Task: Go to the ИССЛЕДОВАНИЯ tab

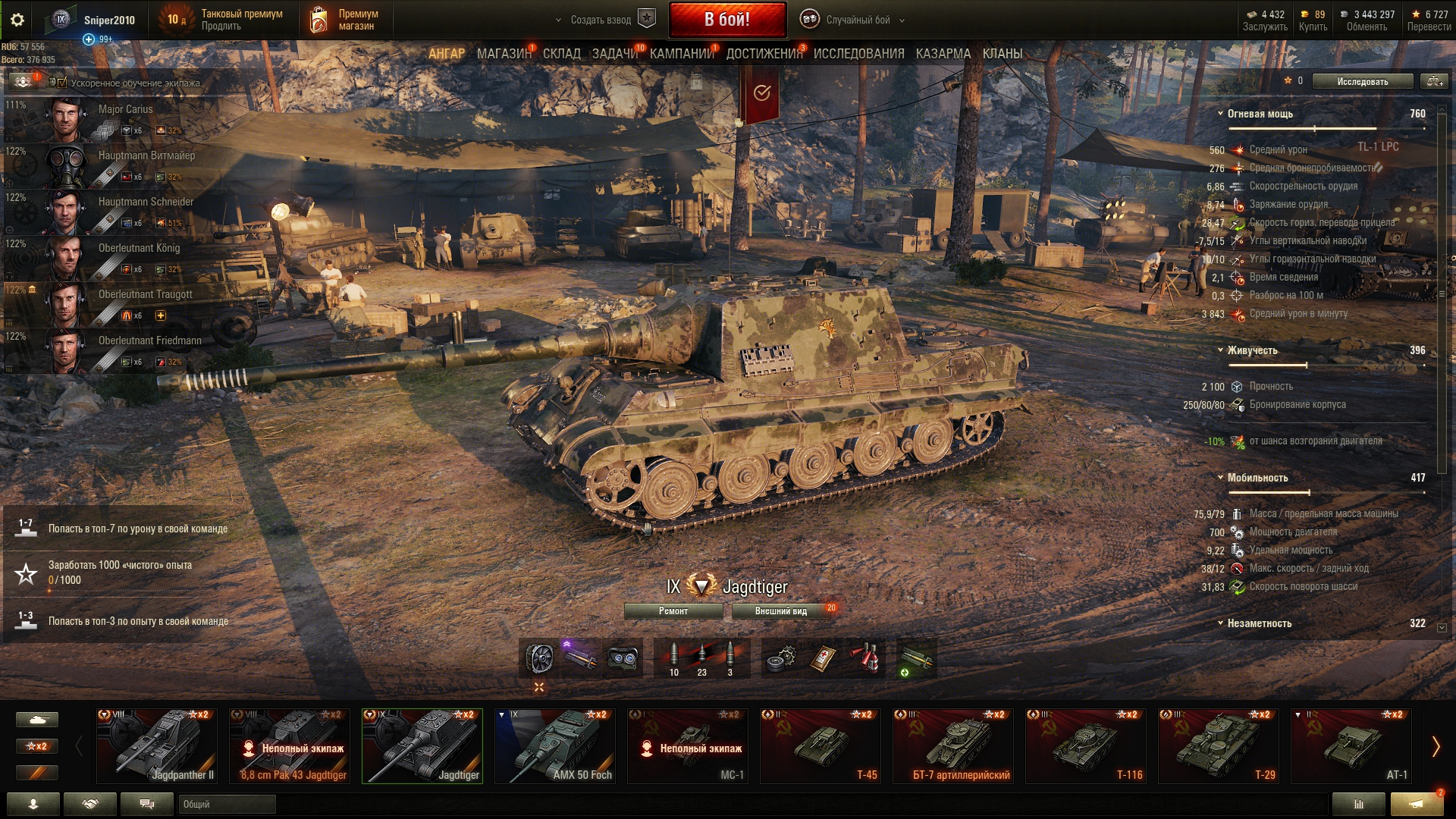Action: 858,54
